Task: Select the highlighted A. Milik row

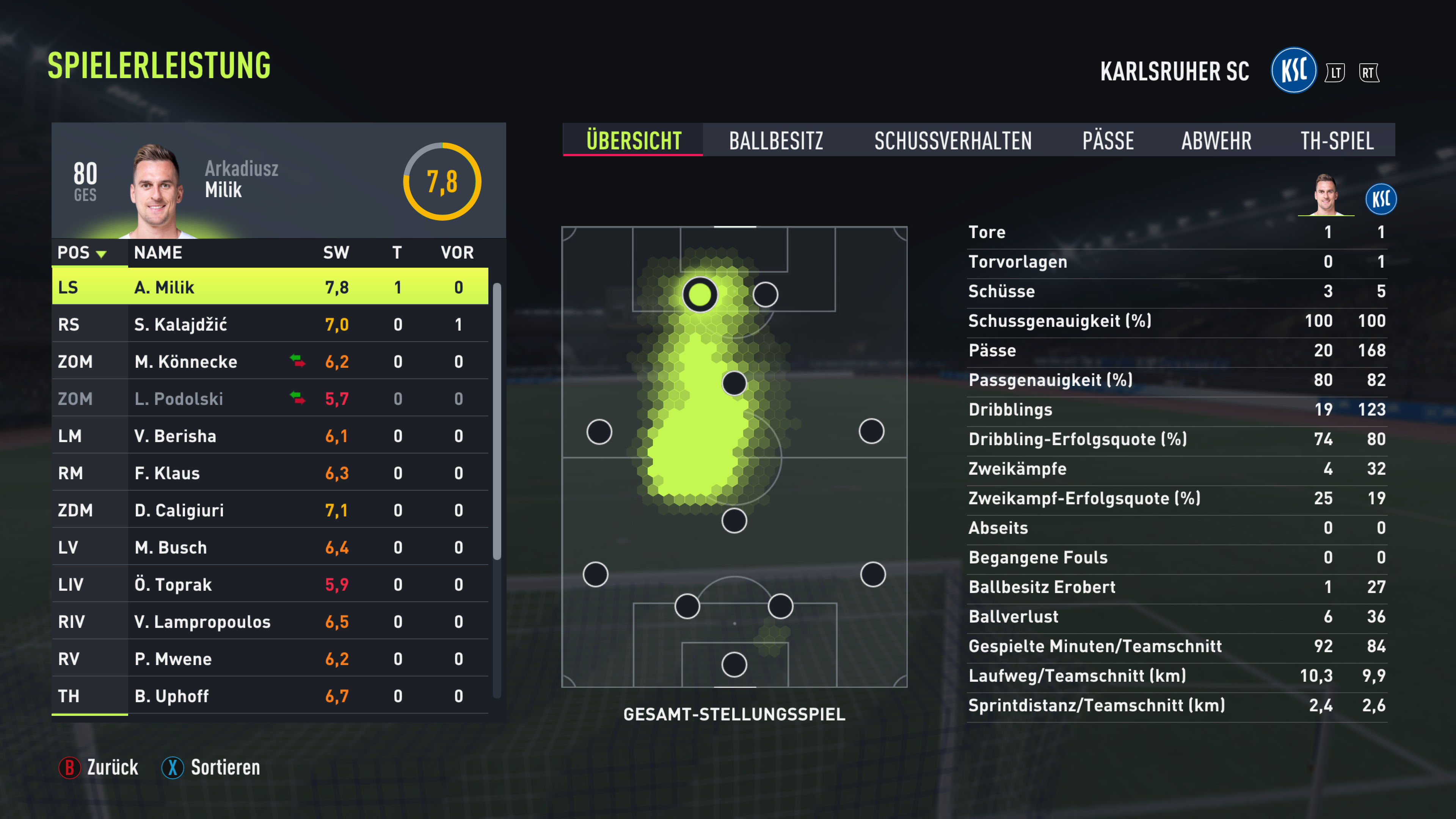Action: coord(270,287)
